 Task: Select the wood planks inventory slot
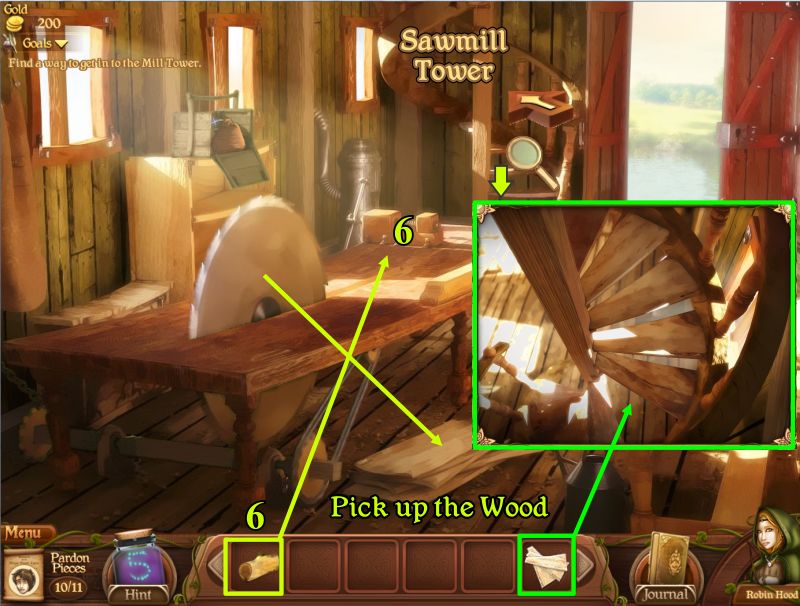pyautogui.click(x=545, y=567)
